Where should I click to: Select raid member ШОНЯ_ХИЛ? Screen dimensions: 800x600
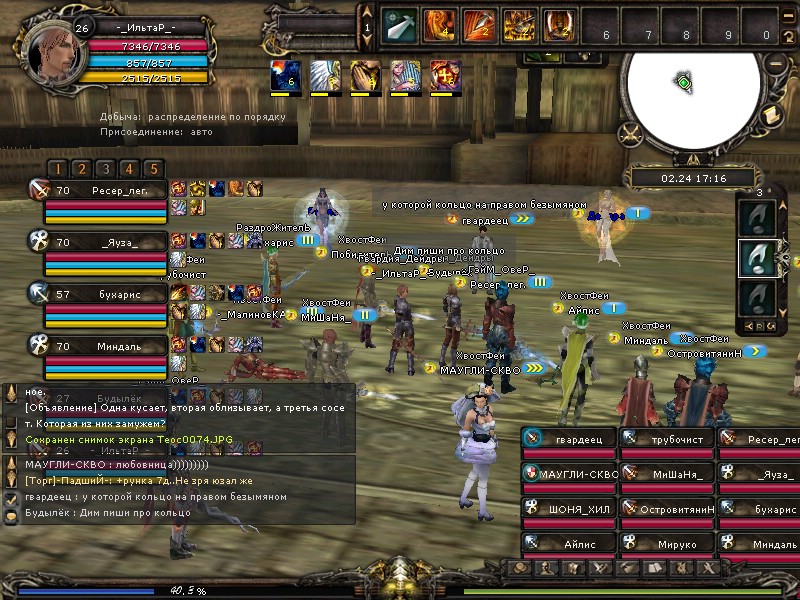click(x=568, y=509)
